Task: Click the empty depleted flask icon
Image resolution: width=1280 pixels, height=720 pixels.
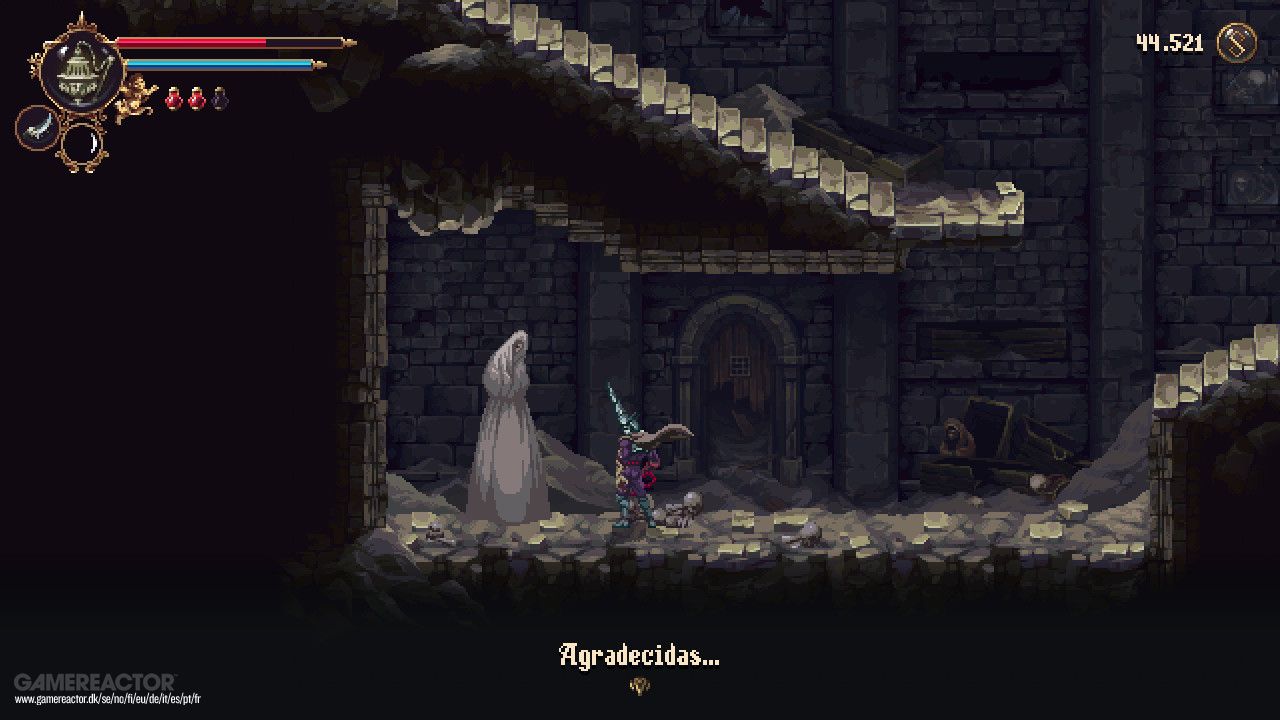Action: point(219,97)
